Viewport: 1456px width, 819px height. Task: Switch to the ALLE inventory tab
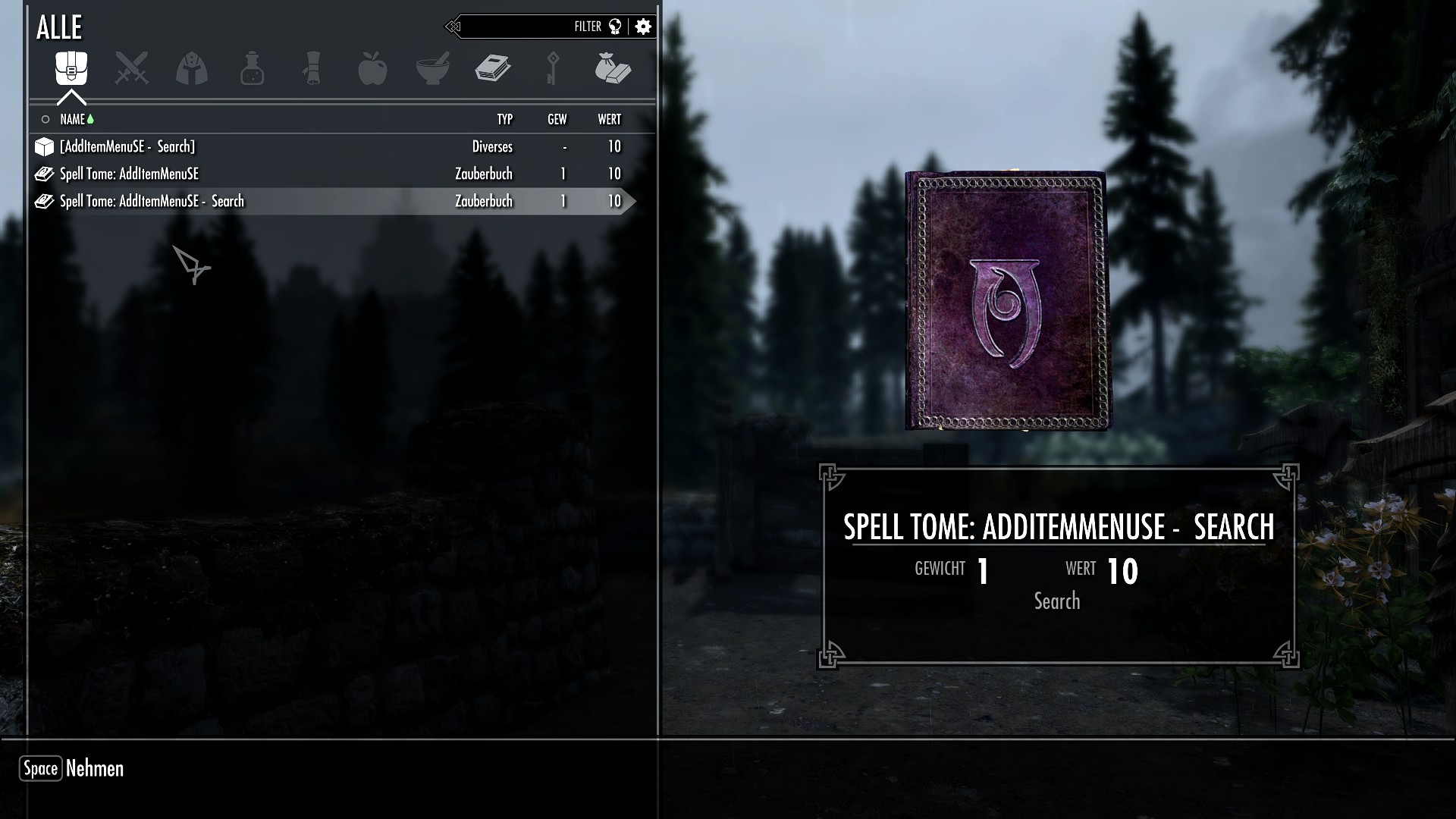click(61, 27)
